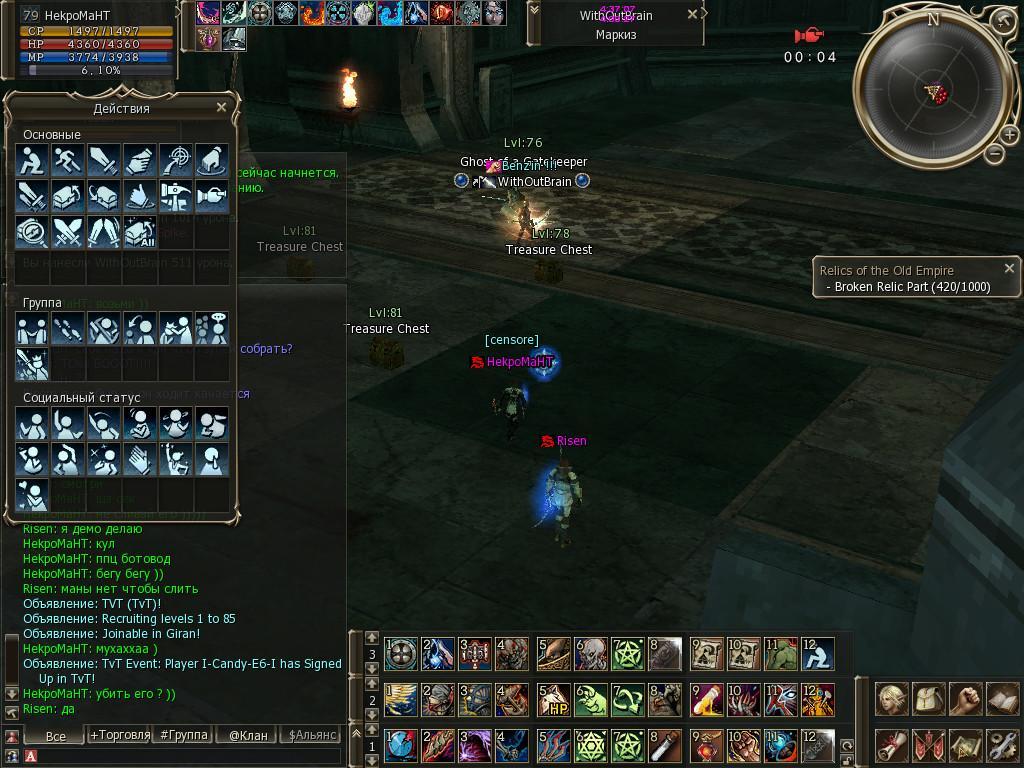Close the Действия actions window
The height and width of the screenshot is (768, 1024).
221,107
